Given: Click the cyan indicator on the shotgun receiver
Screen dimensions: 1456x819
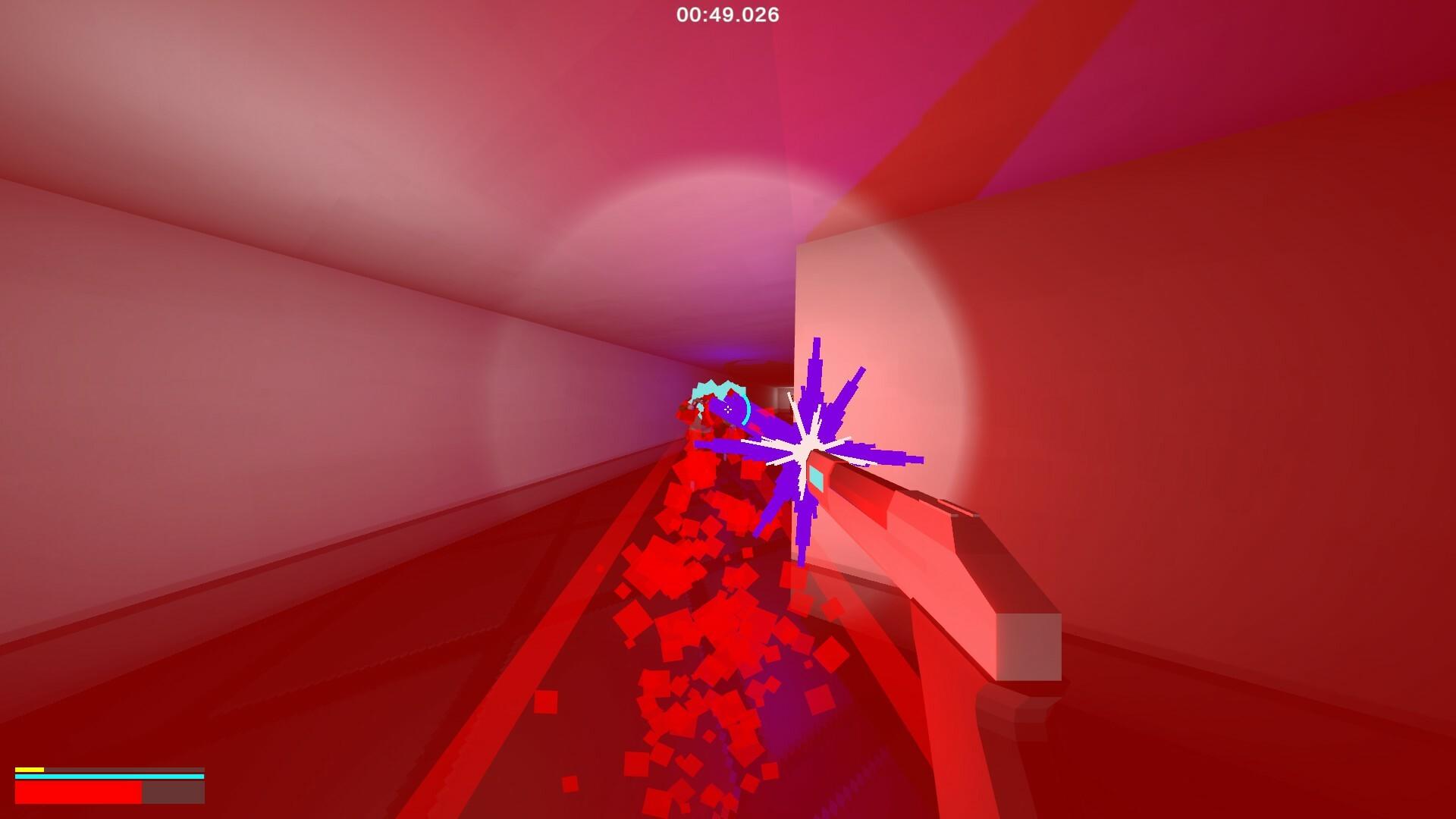Looking at the screenshot, I should pyautogui.click(x=817, y=479).
